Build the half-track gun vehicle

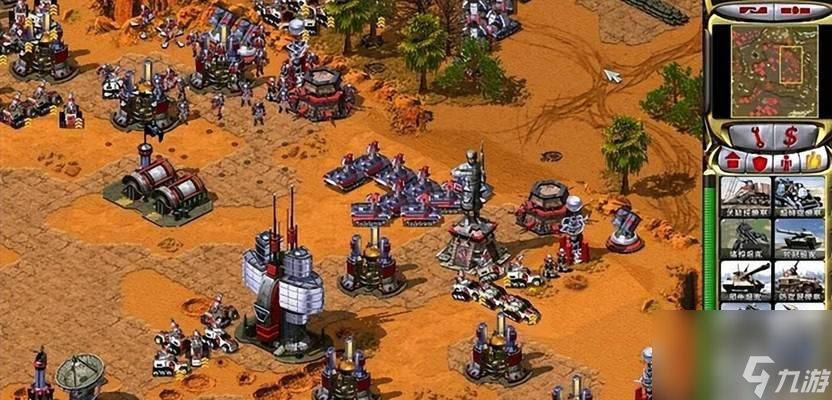[798, 279]
